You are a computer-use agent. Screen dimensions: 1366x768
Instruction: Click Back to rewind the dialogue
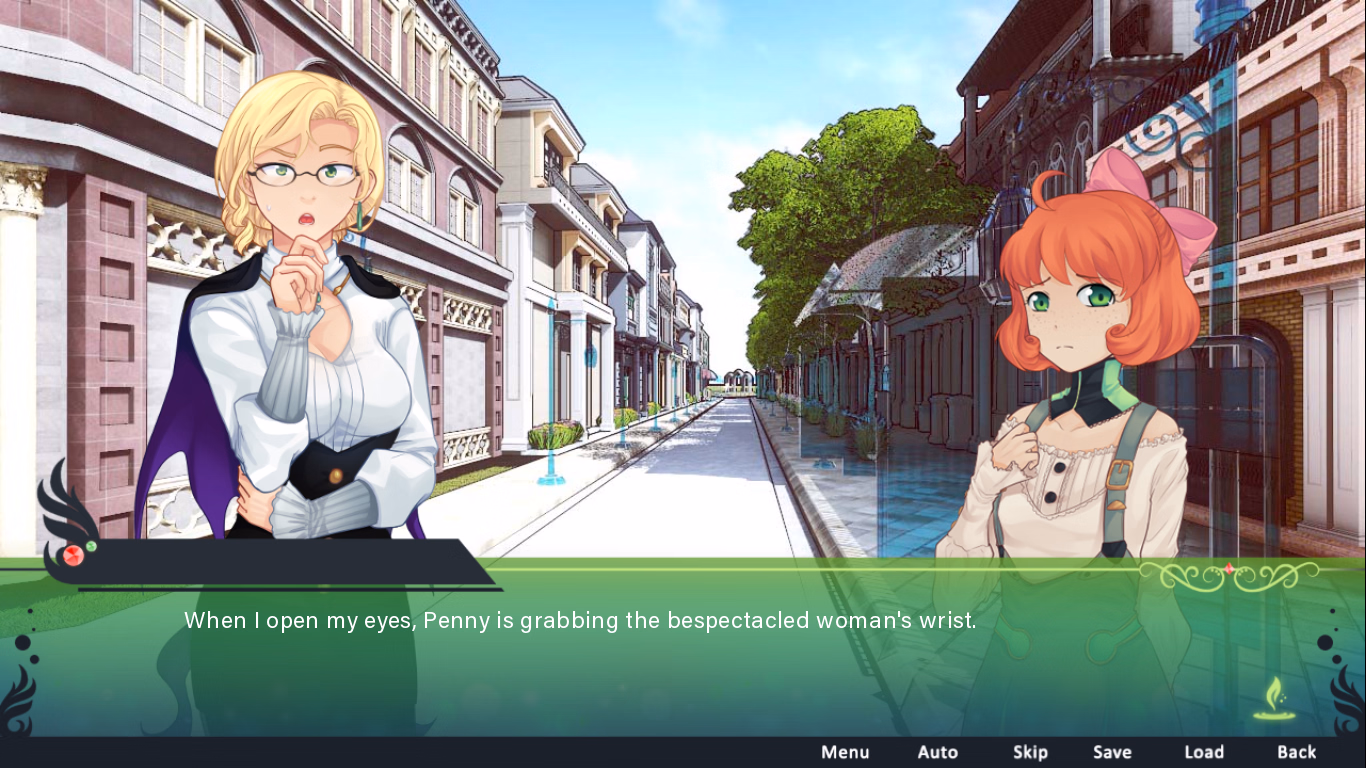[1296, 752]
